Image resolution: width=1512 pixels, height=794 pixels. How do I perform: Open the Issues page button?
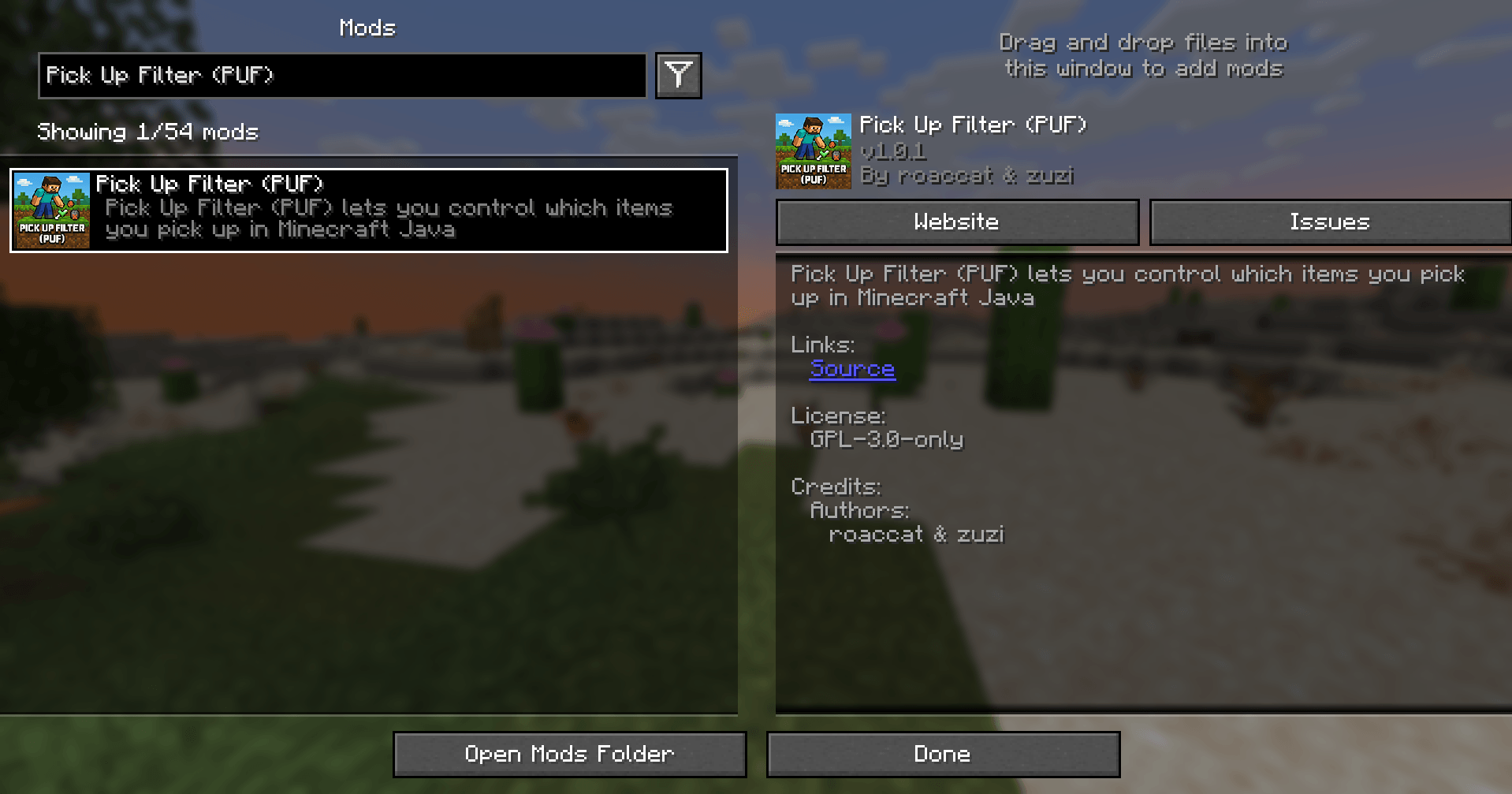(x=1329, y=222)
